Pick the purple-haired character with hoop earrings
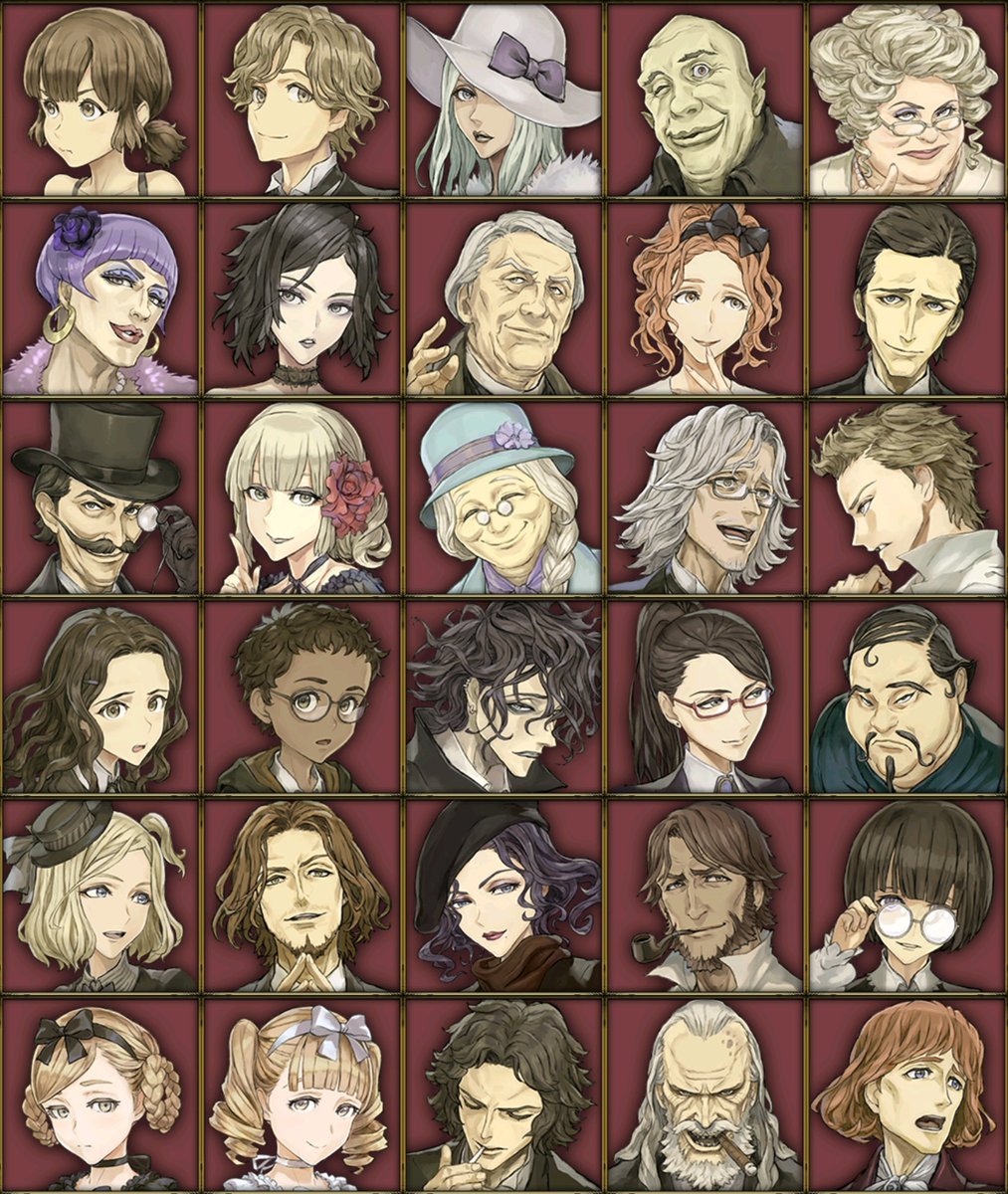1008x1194 pixels. point(101,298)
